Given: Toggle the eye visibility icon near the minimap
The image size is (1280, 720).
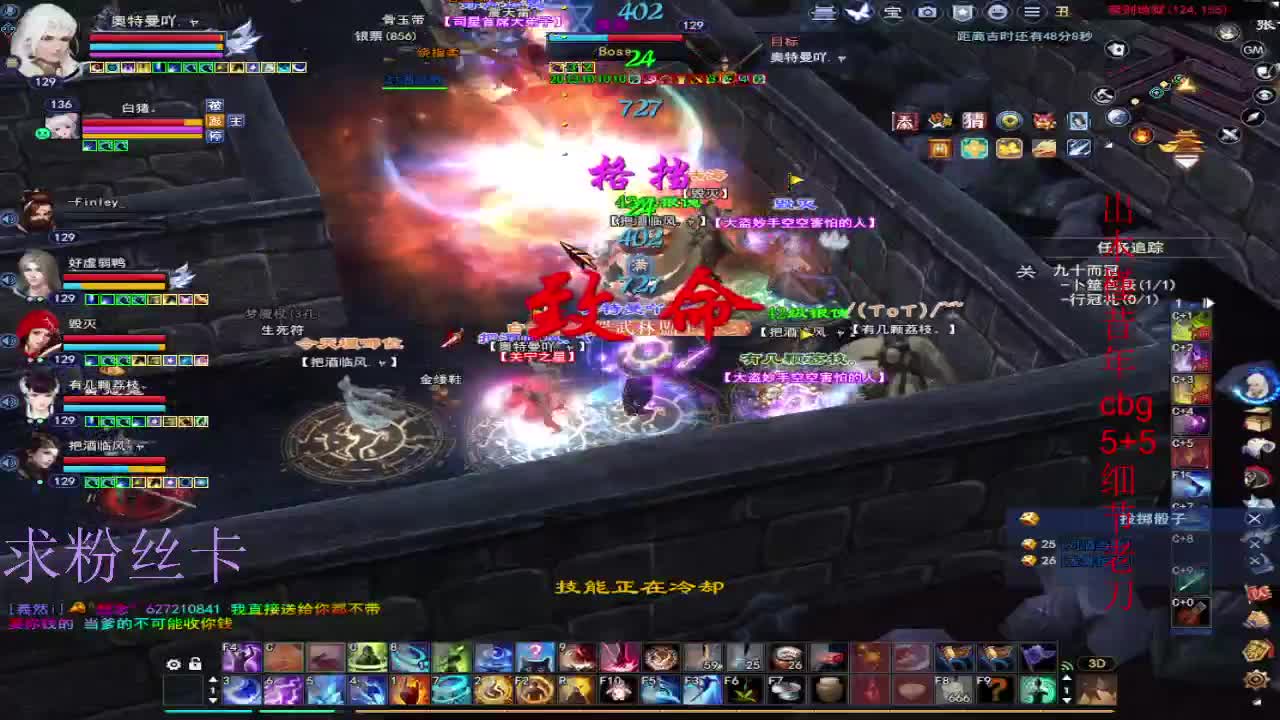Looking at the screenshot, I should click(x=1265, y=94).
